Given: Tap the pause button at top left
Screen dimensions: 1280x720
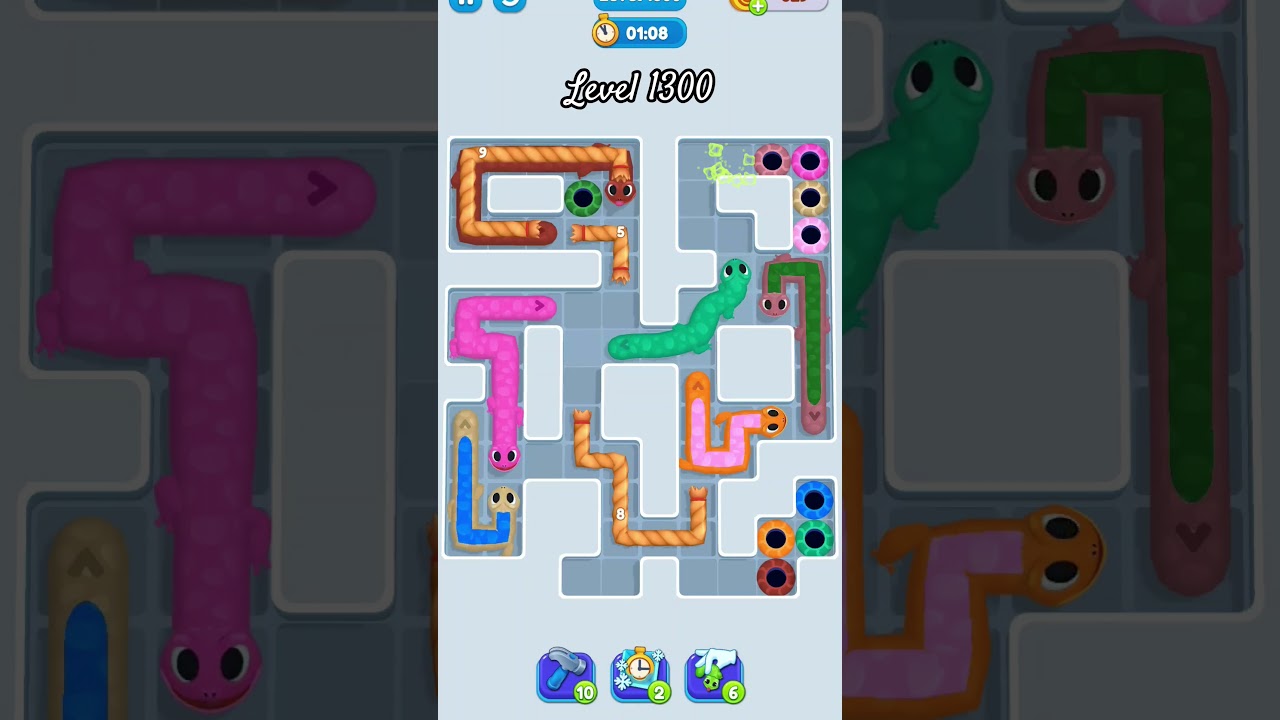Looking at the screenshot, I should 465,2.
